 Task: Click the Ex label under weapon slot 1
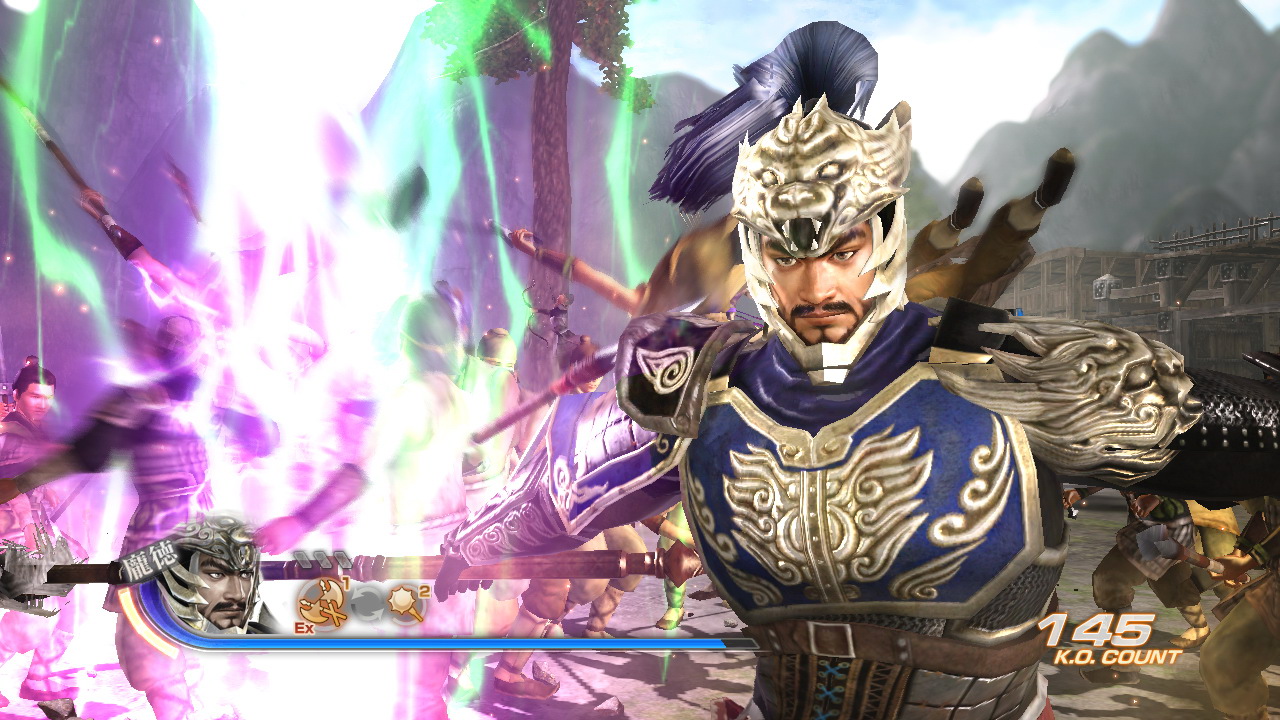[x=303, y=628]
